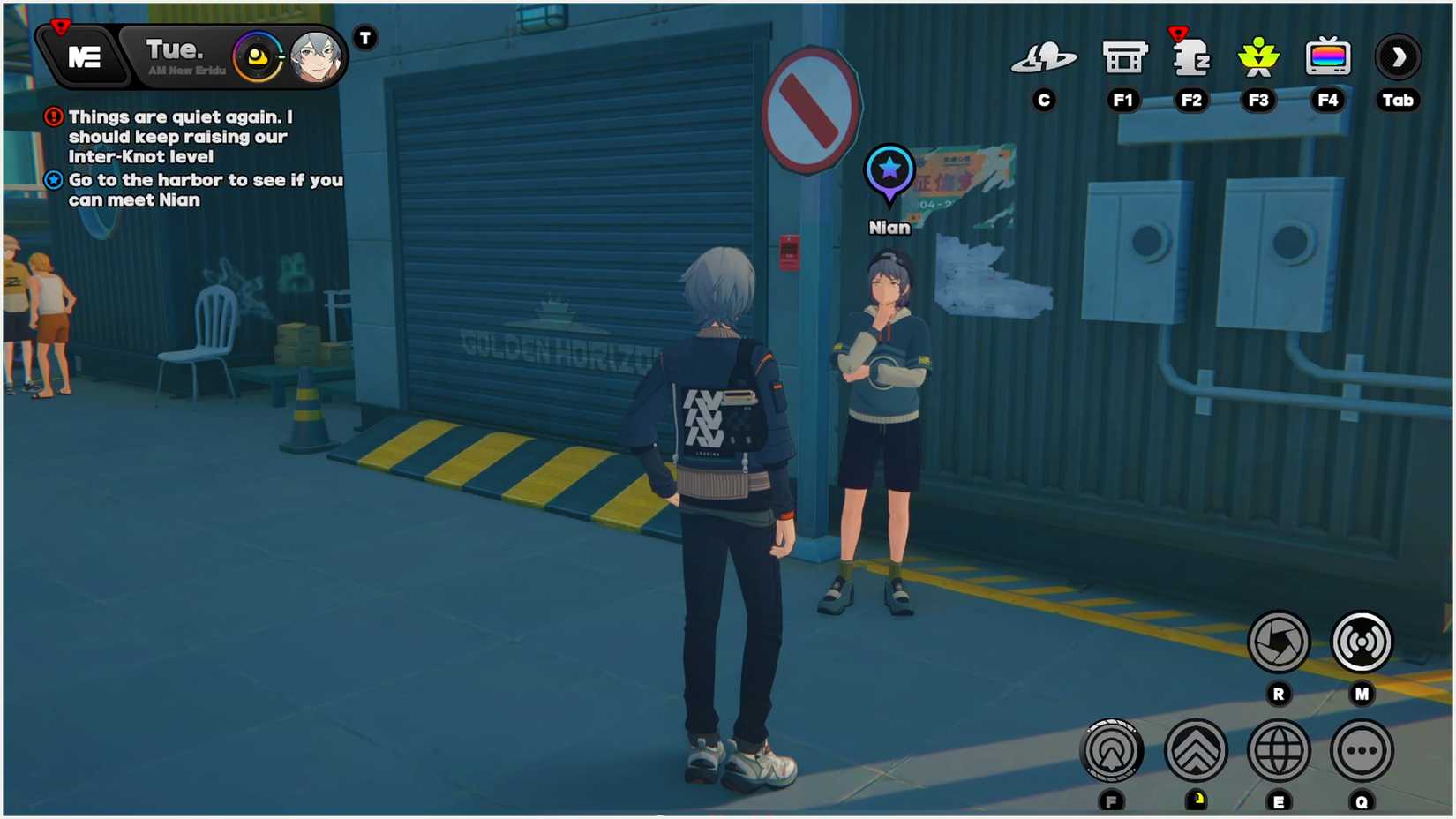Open the video store TV icon labeled F4
Image resolution: width=1456 pixels, height=819 pixels.
1327,56
